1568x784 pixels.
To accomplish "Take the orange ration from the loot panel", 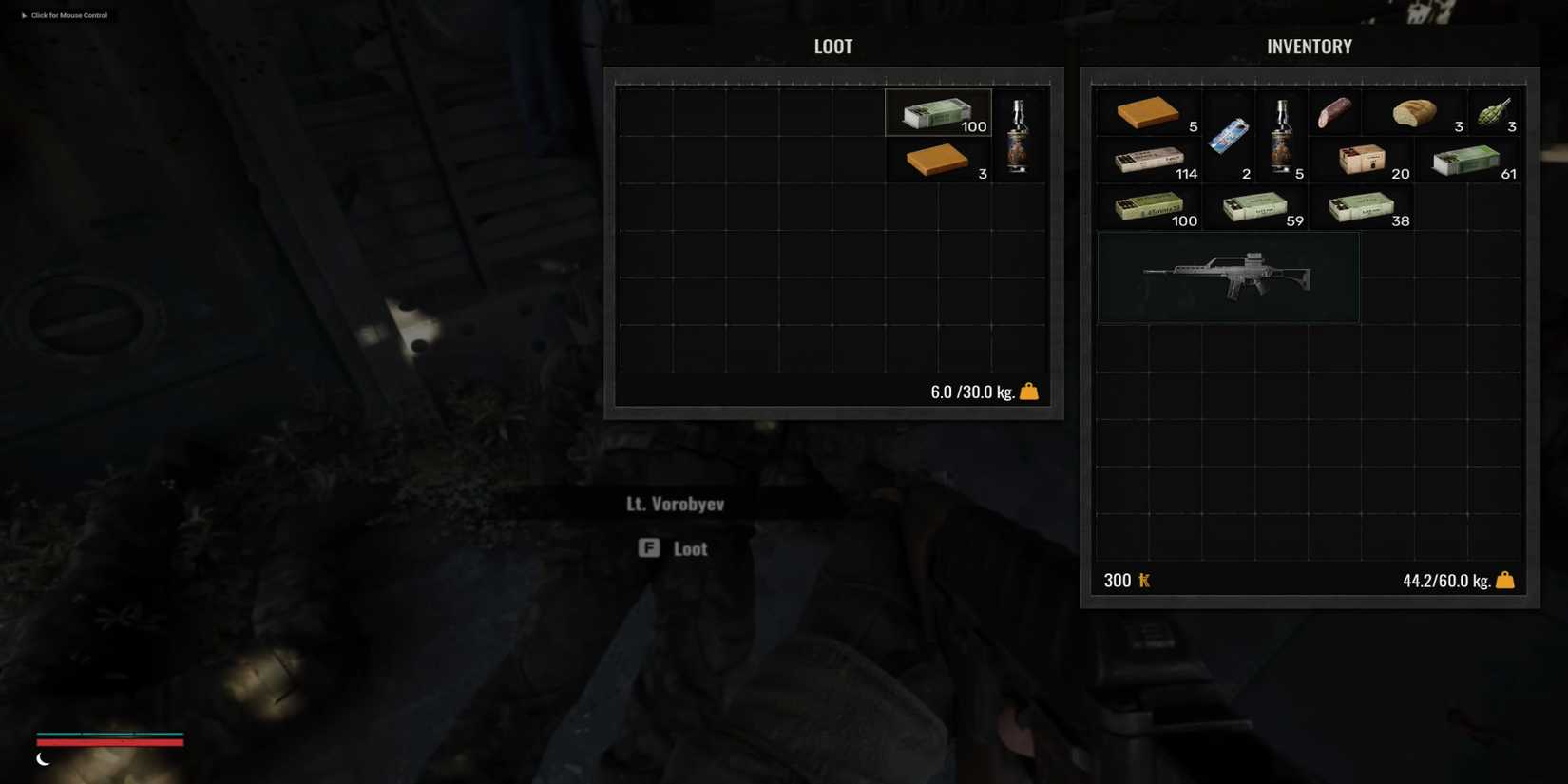I will (936, 160).
